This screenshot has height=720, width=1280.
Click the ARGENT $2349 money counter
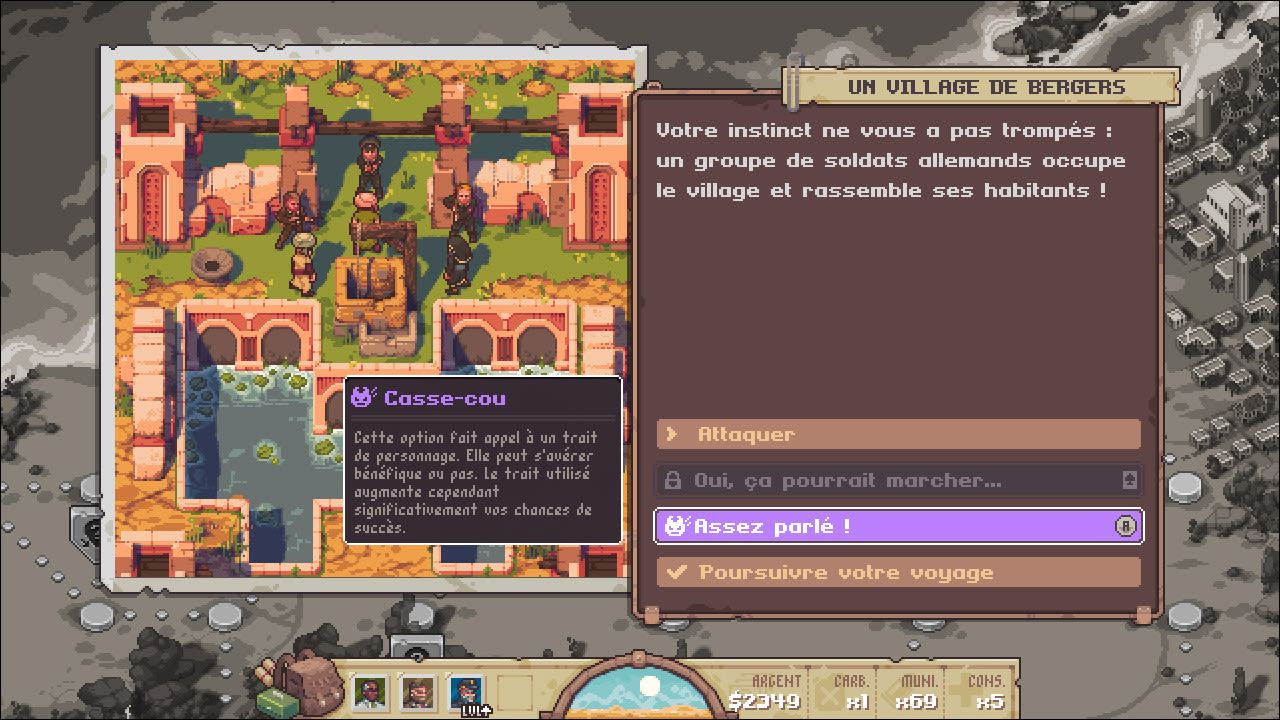pyautogui.click(x=778, y=688)
